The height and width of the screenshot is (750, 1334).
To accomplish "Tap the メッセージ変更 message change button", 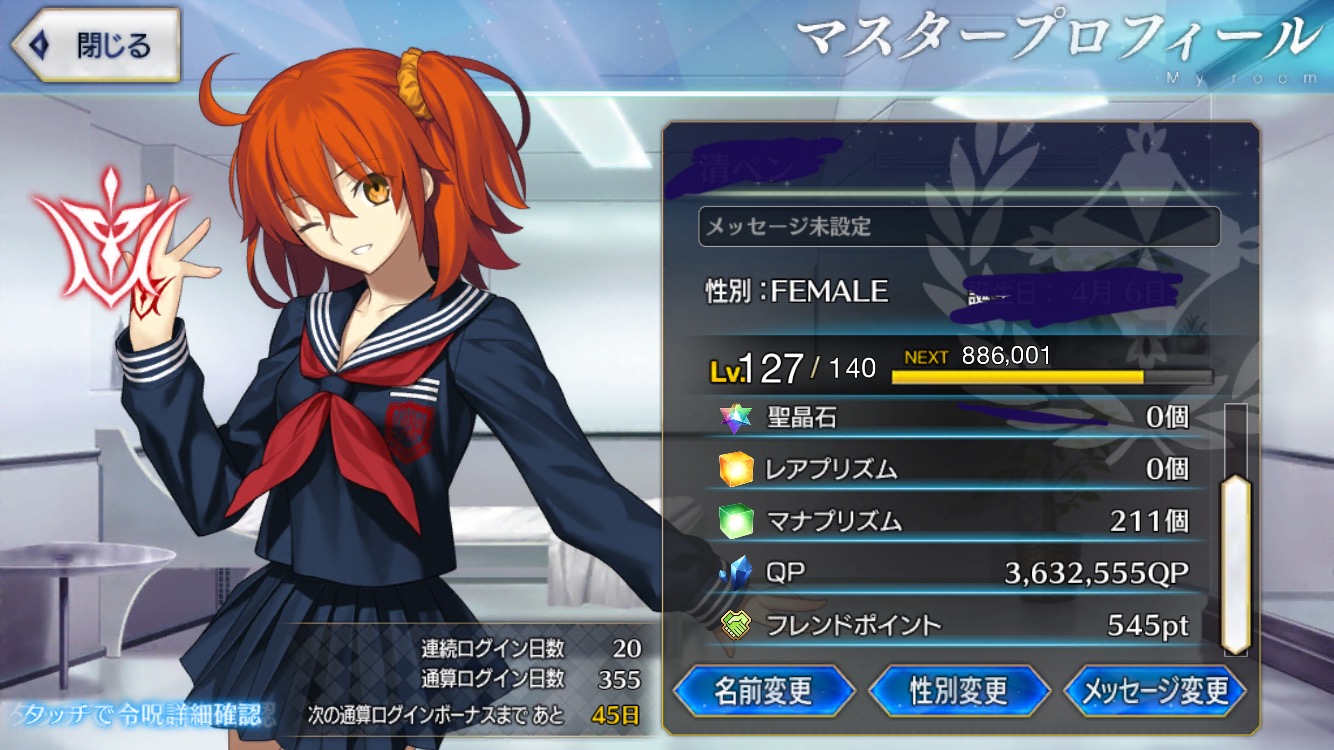I will pos(1155,690).
